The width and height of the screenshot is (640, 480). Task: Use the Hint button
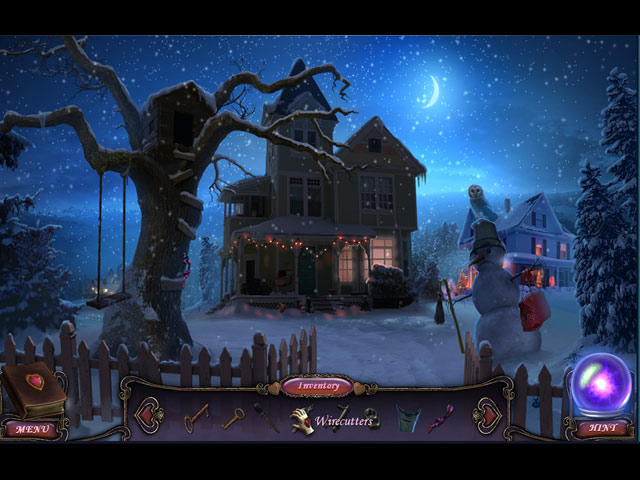pos(602,429)
